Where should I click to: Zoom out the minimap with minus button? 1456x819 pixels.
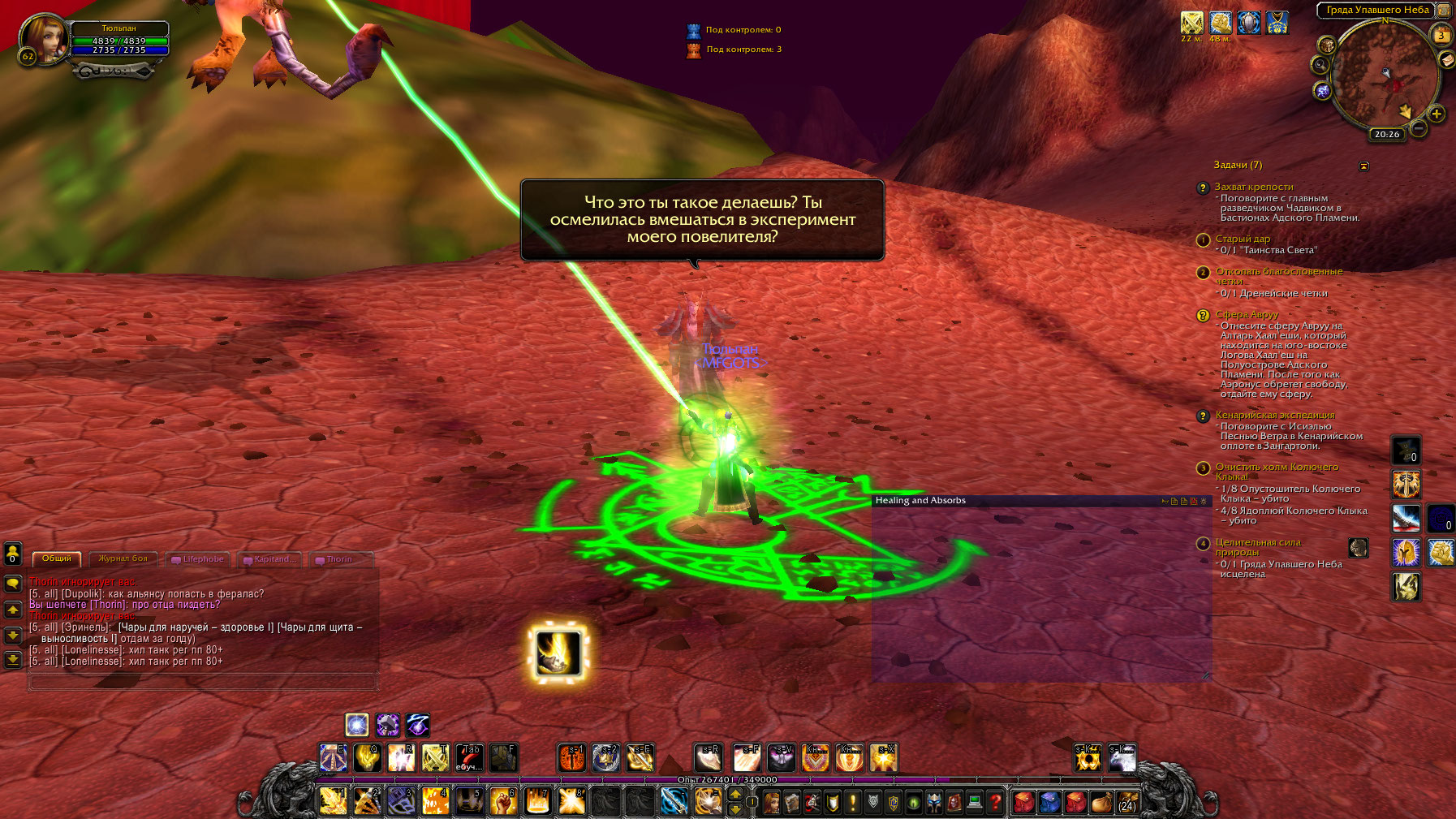pos(1418,128)
